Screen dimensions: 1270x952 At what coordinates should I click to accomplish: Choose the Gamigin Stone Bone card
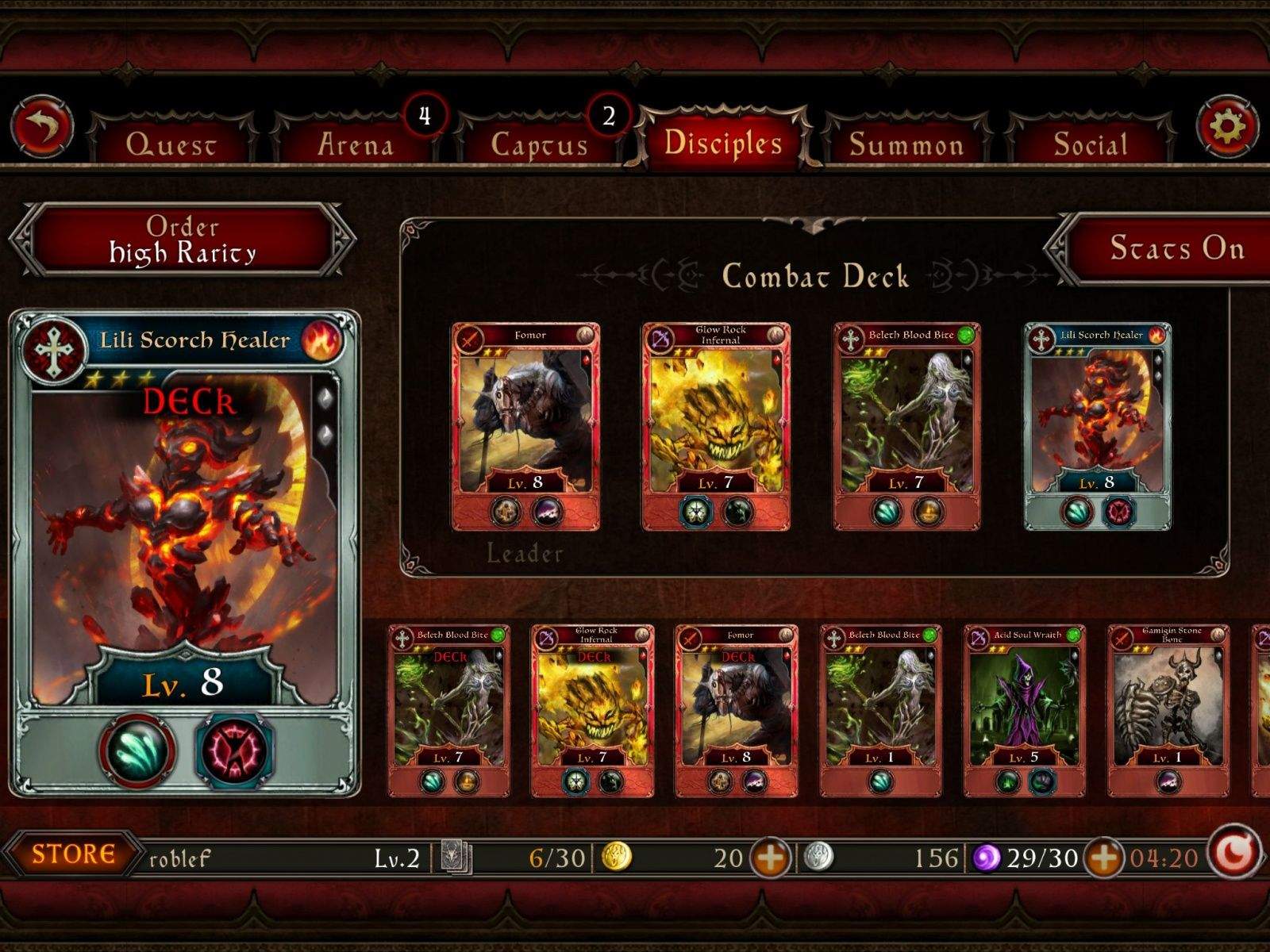[x=1168, y=709]
